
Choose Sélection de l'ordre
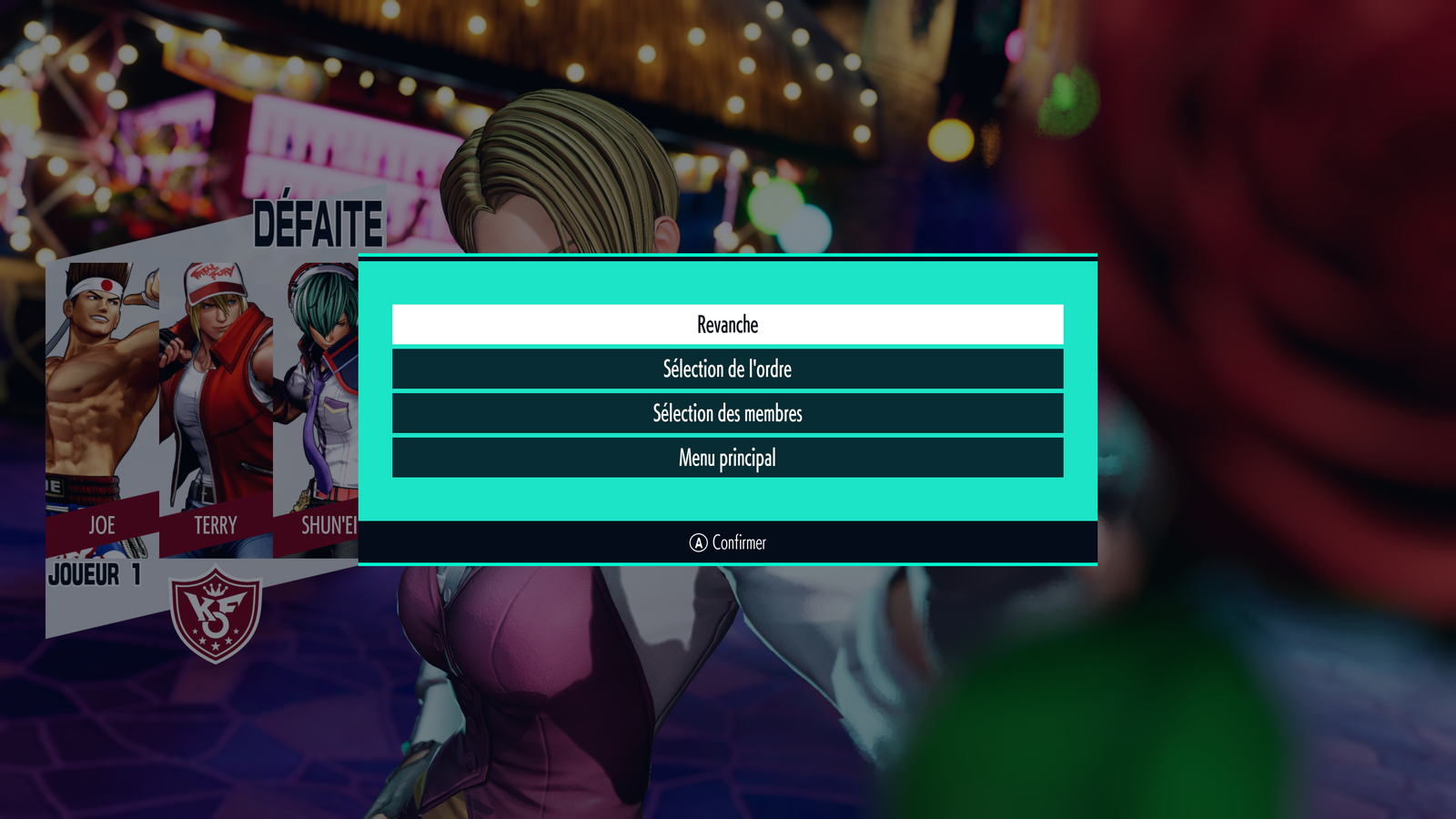[x=727, y=369]
